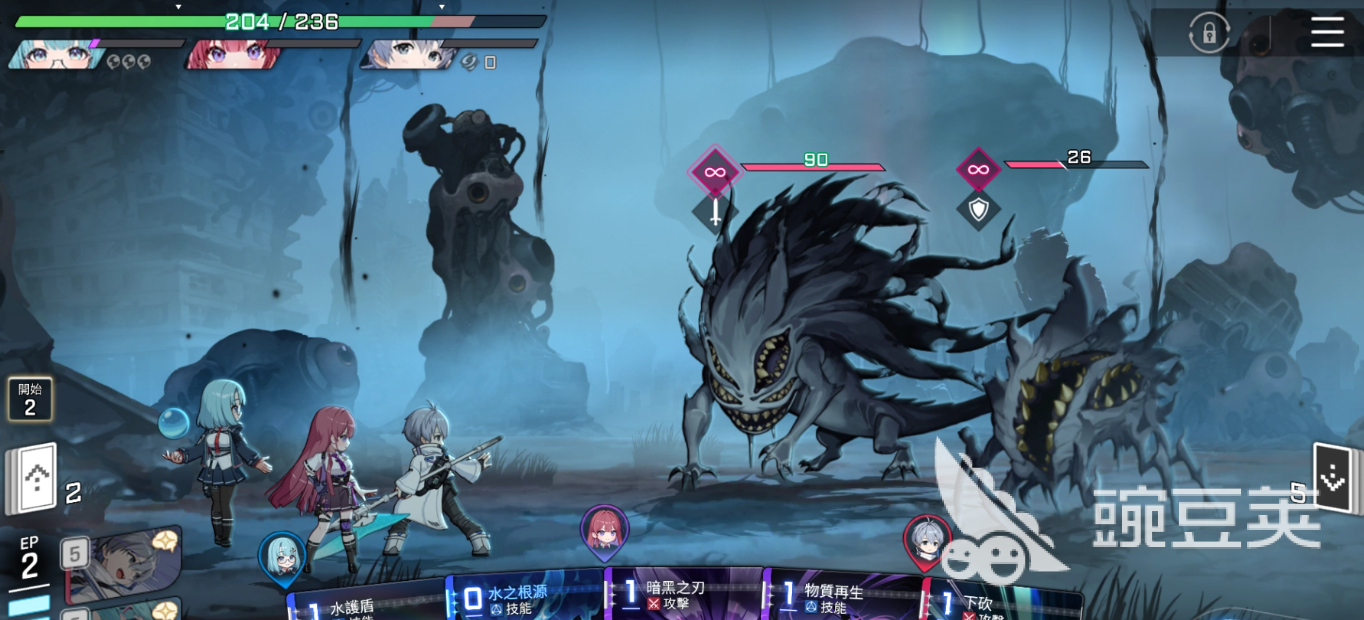This screenshot has height=620, width=1364.
Task: Open the hamburger menu
Action: point(1327,32)
